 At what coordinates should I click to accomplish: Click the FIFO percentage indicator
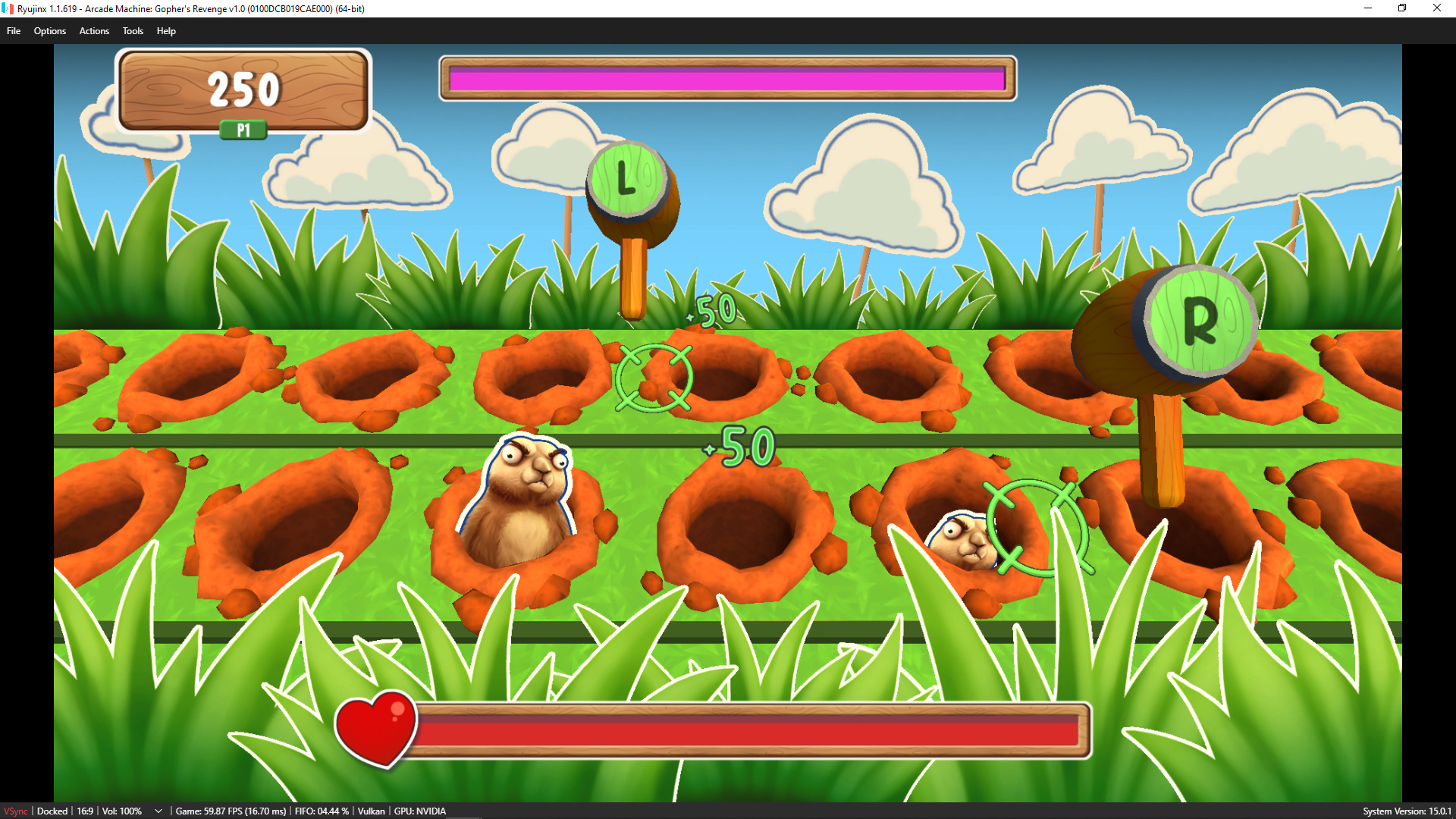tap(322, 811)
